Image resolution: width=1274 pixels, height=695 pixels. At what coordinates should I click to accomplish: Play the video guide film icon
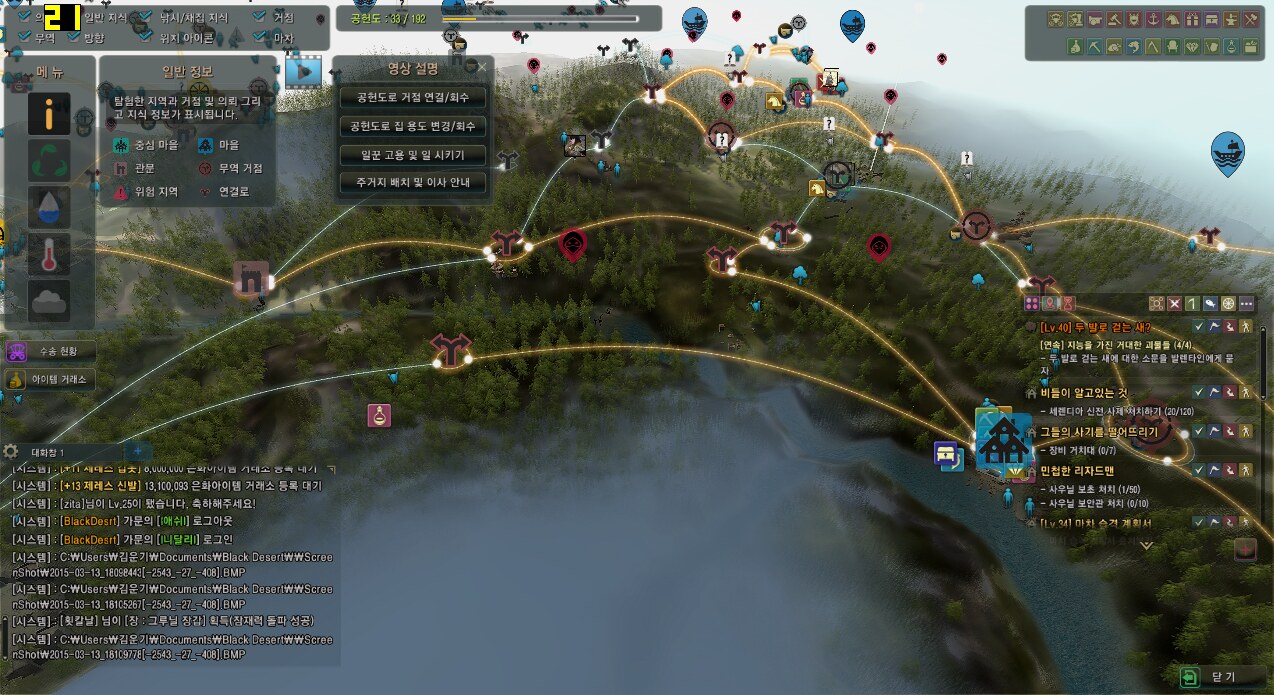coord(303,71)
